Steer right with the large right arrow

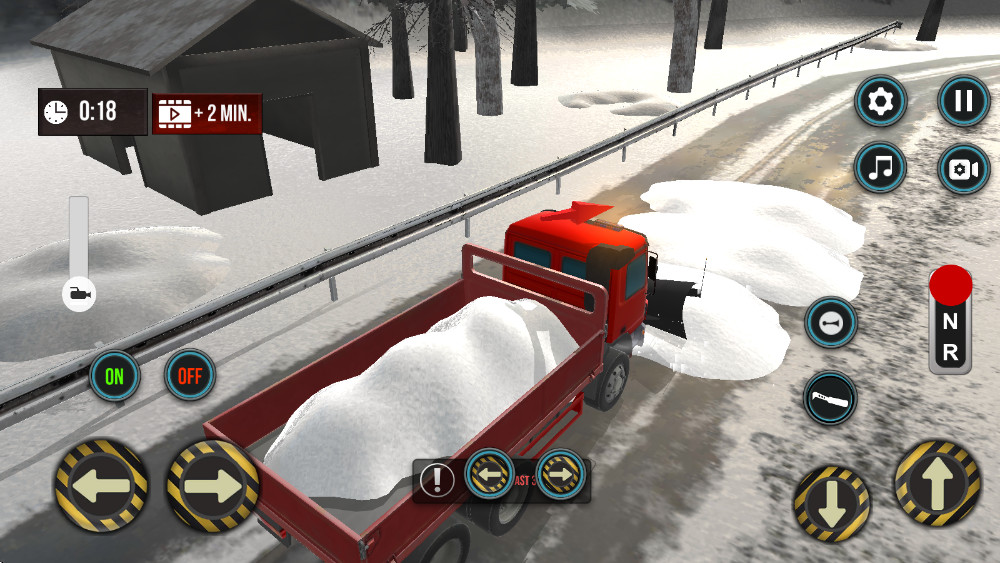212,485
